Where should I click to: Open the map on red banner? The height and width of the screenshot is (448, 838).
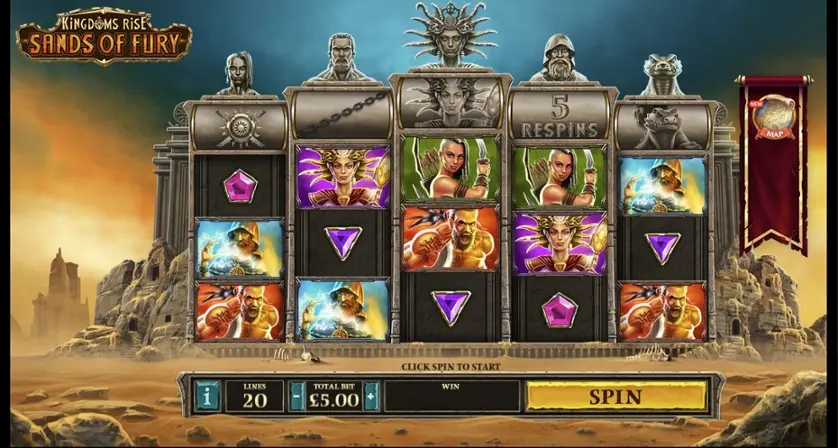[x=770, y=117]
